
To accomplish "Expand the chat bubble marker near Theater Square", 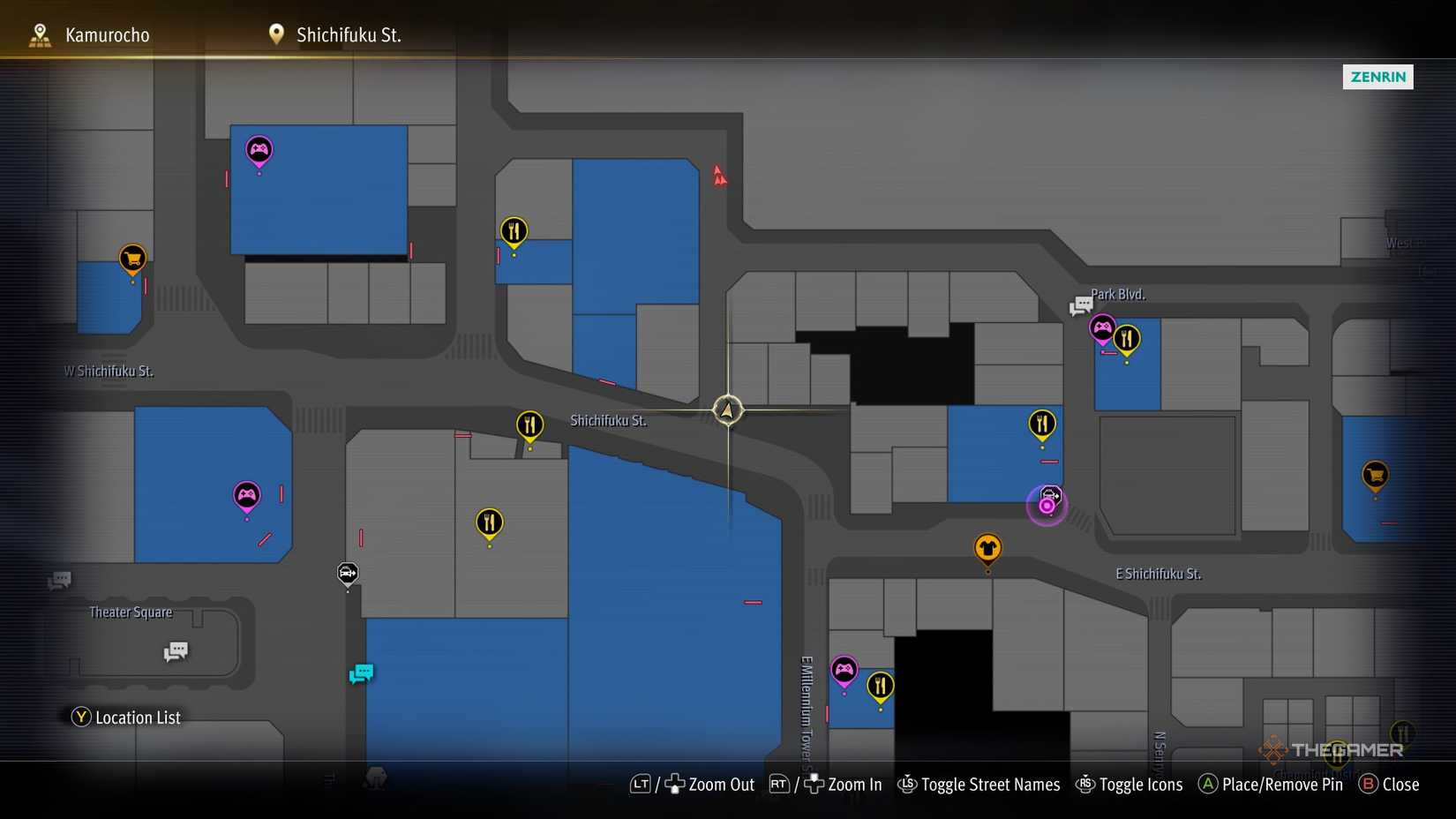I will click(x=176, y=650).
